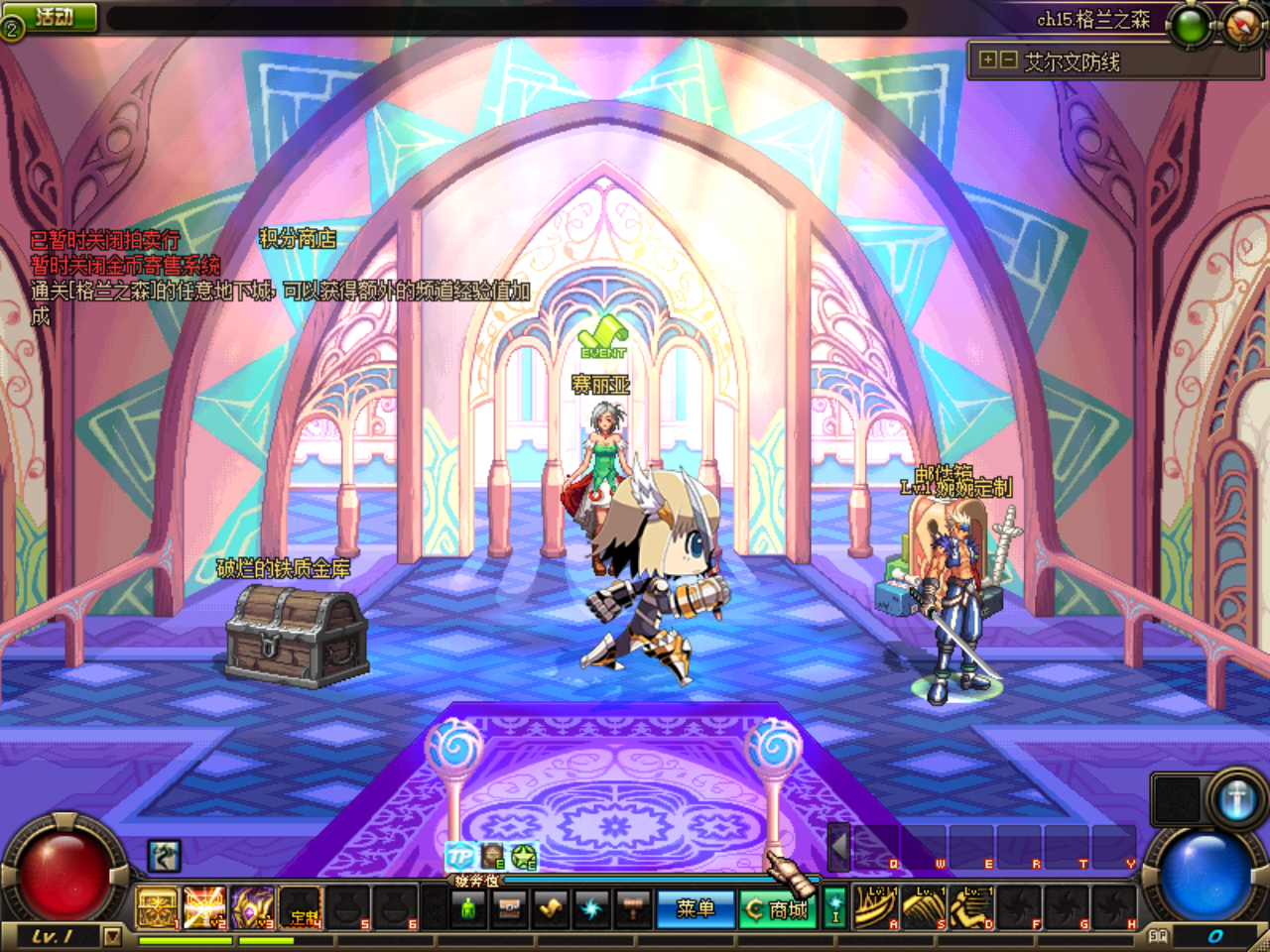Screen dimensions: 1270x952
Task: Activate the skill icon in hotkey slot A
Action: tap(876, 907)
